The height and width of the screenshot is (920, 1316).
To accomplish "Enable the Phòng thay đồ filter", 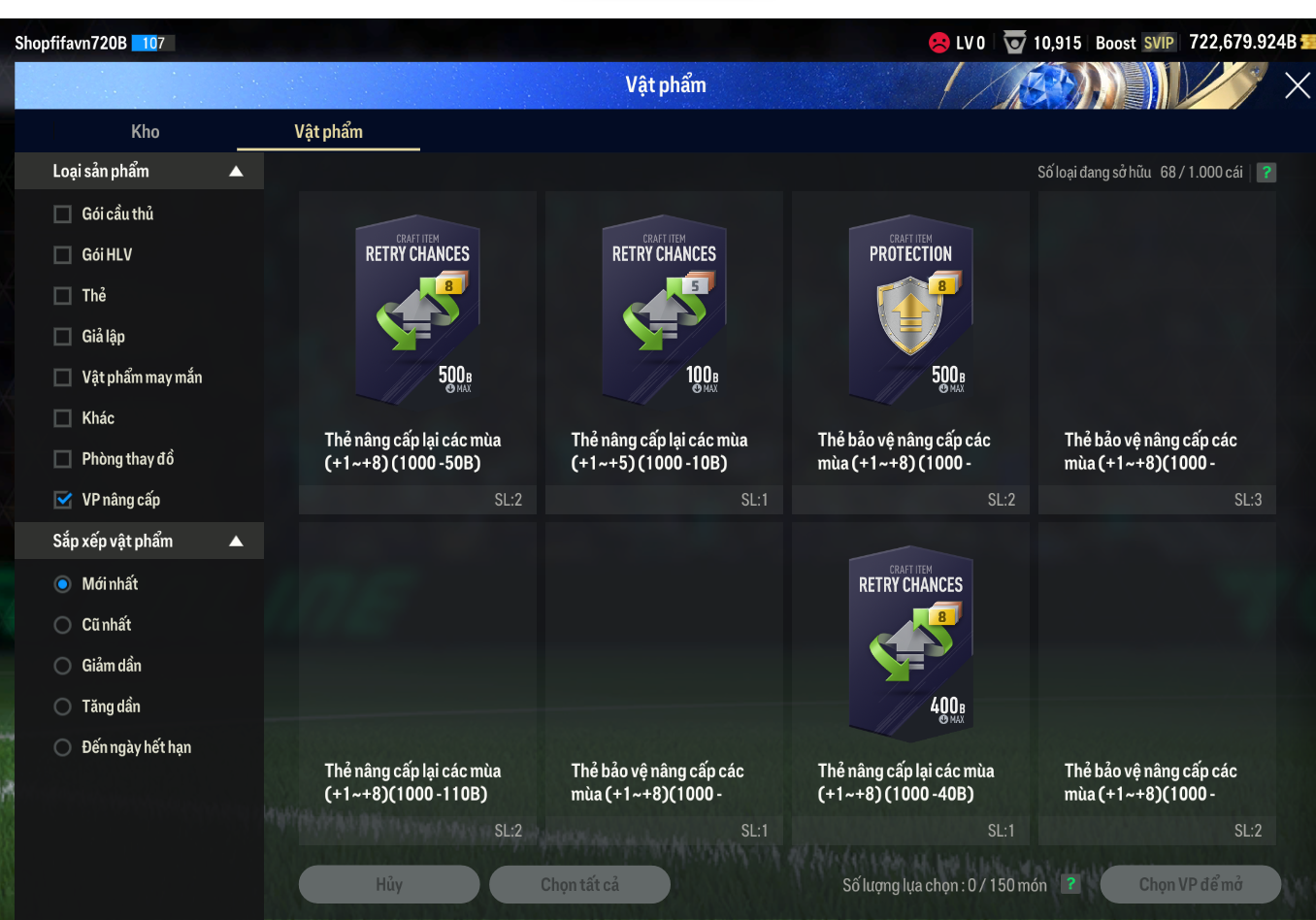I will [x=63, y=459].
